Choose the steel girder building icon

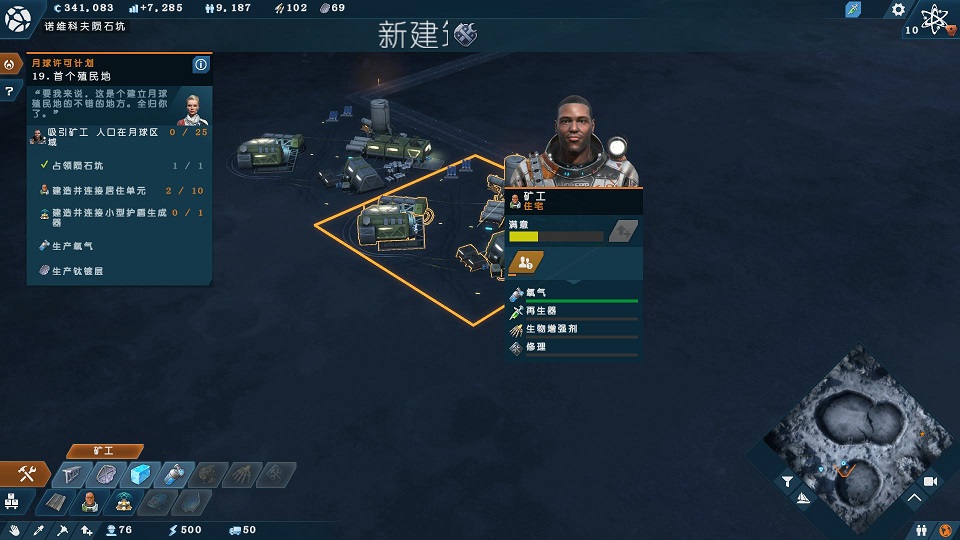click(x=74, y=474)
